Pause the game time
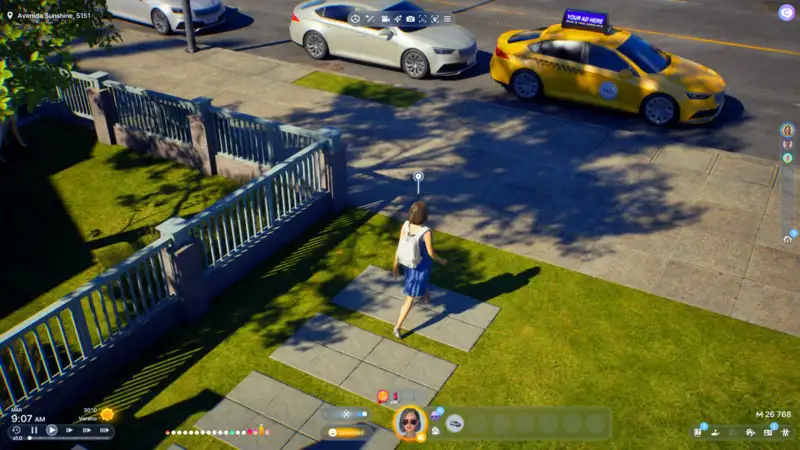This screenshot has width=800, height=450. (34, 430)
